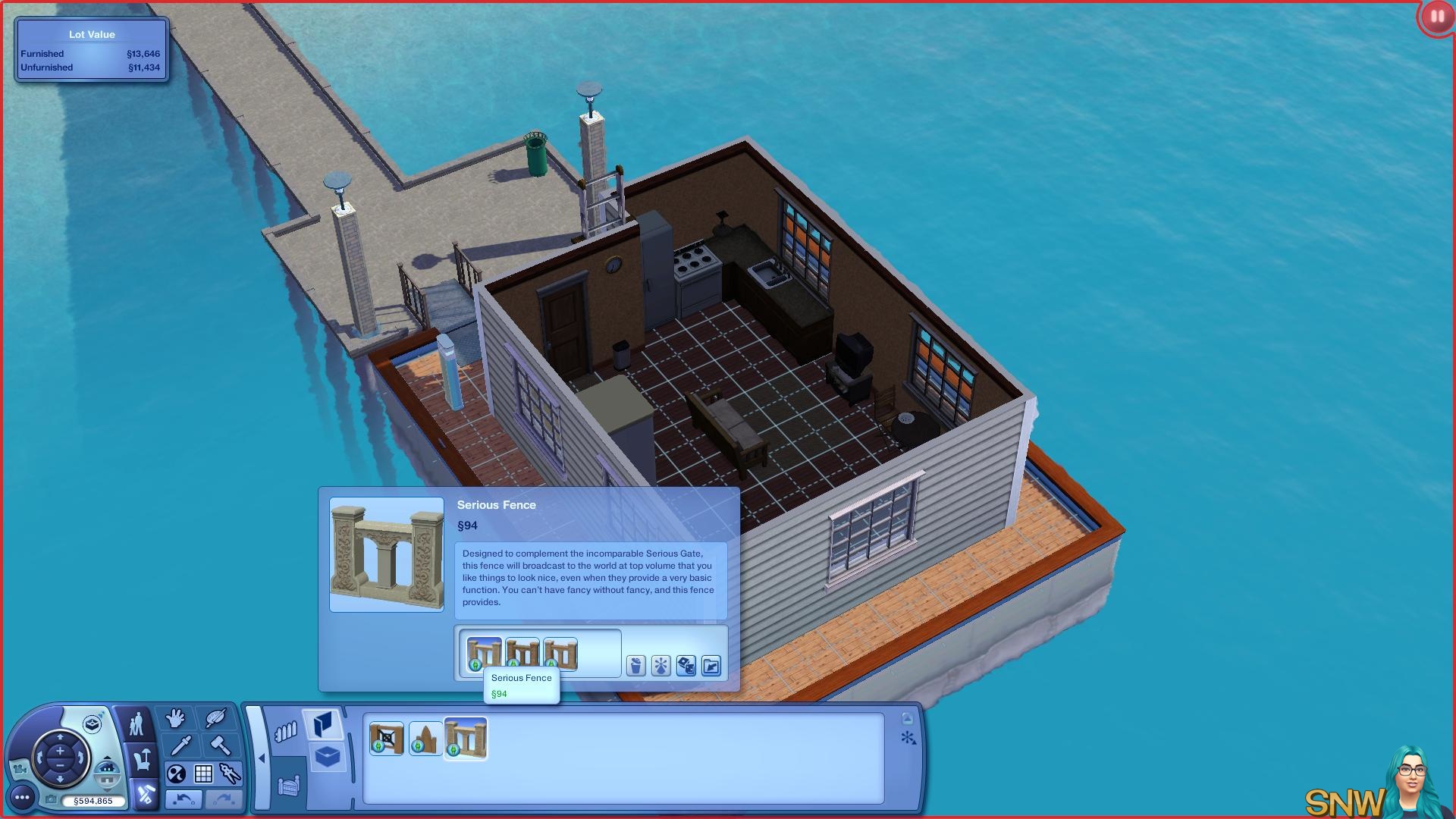Select the picket fence category tab

[x=285, y=732]
